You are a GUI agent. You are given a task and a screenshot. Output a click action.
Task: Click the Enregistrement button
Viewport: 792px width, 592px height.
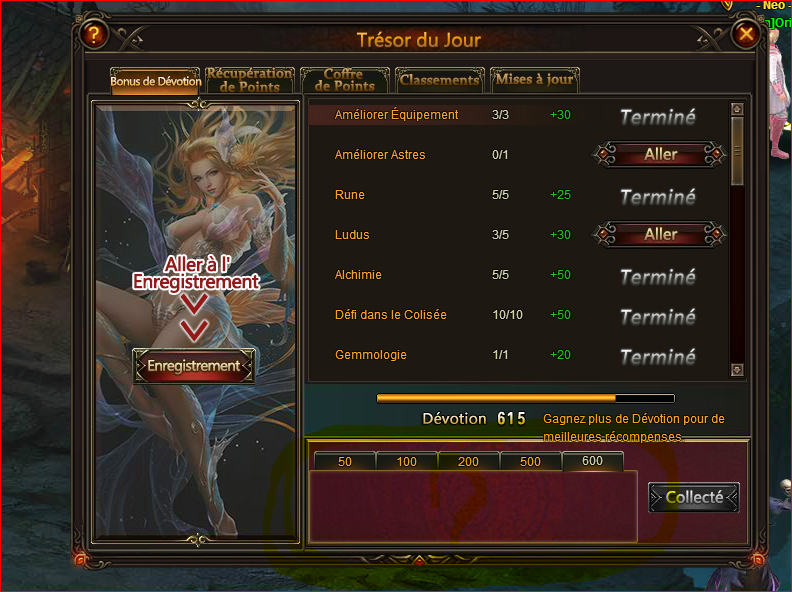(x=194, y=366)
